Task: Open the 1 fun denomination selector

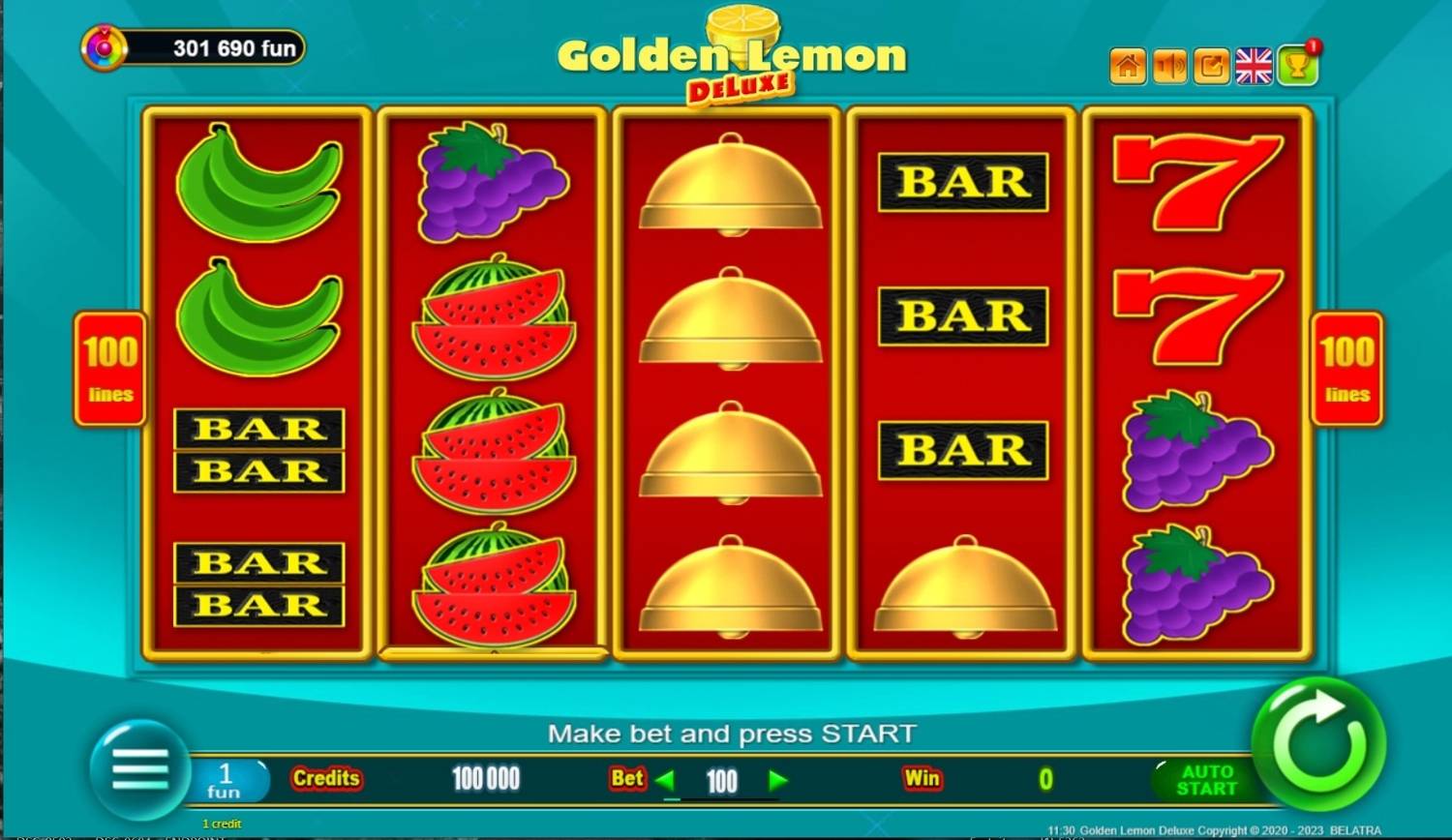Action: pos(225,780)
